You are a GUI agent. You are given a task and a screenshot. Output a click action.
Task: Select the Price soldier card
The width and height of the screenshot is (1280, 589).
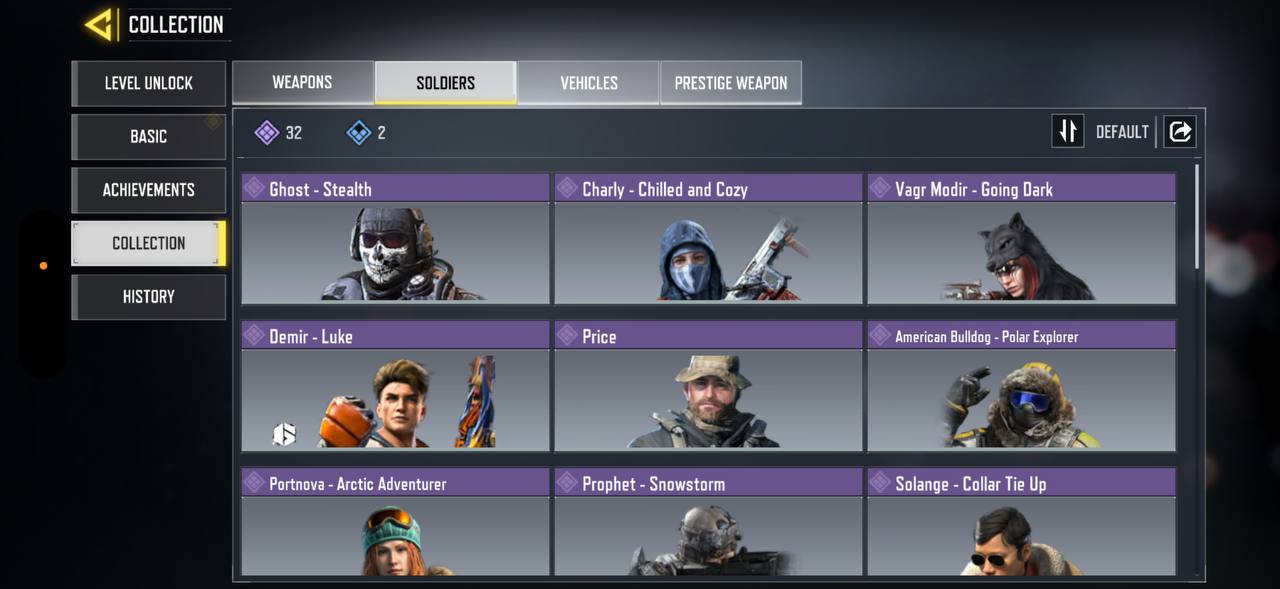[708, 387]
